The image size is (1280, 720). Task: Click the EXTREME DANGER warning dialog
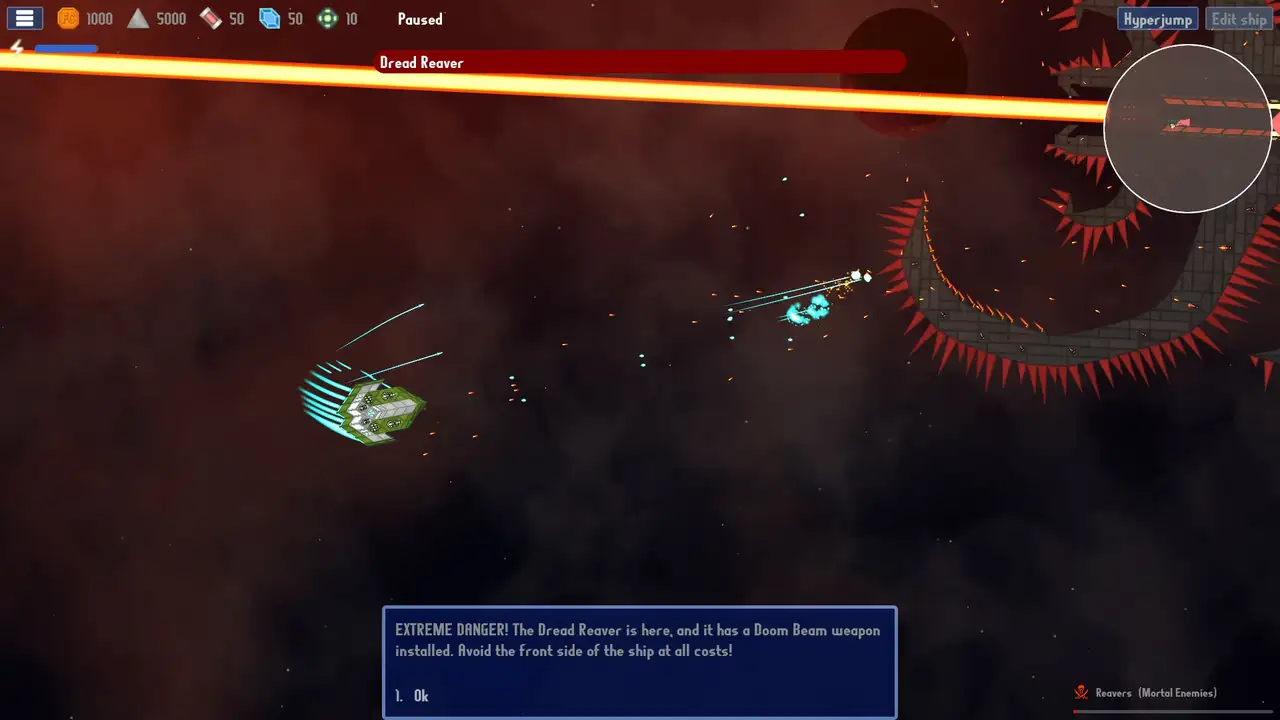[640, 640]
